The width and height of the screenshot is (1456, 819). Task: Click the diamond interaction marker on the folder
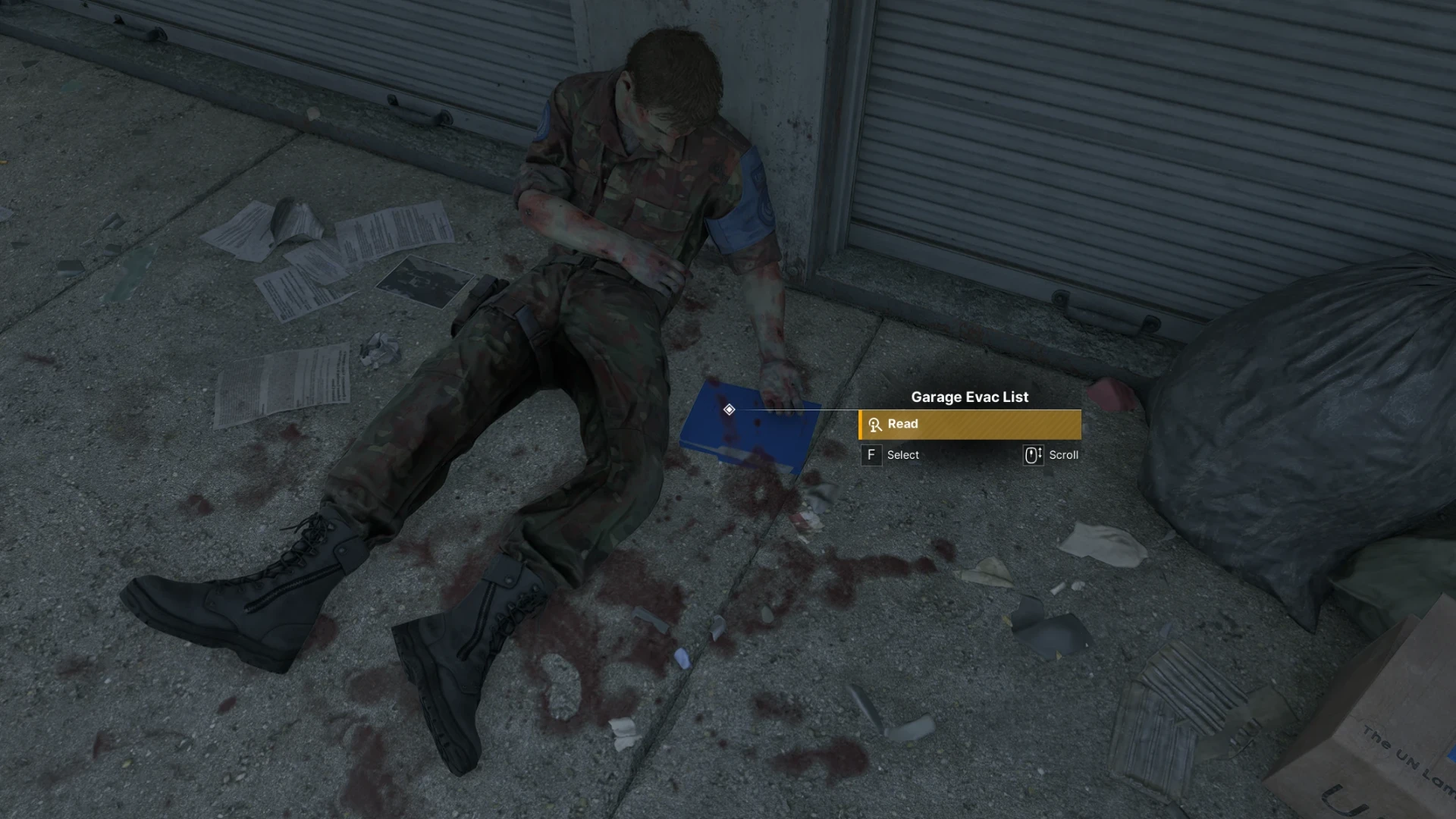(x=729, y=409)
